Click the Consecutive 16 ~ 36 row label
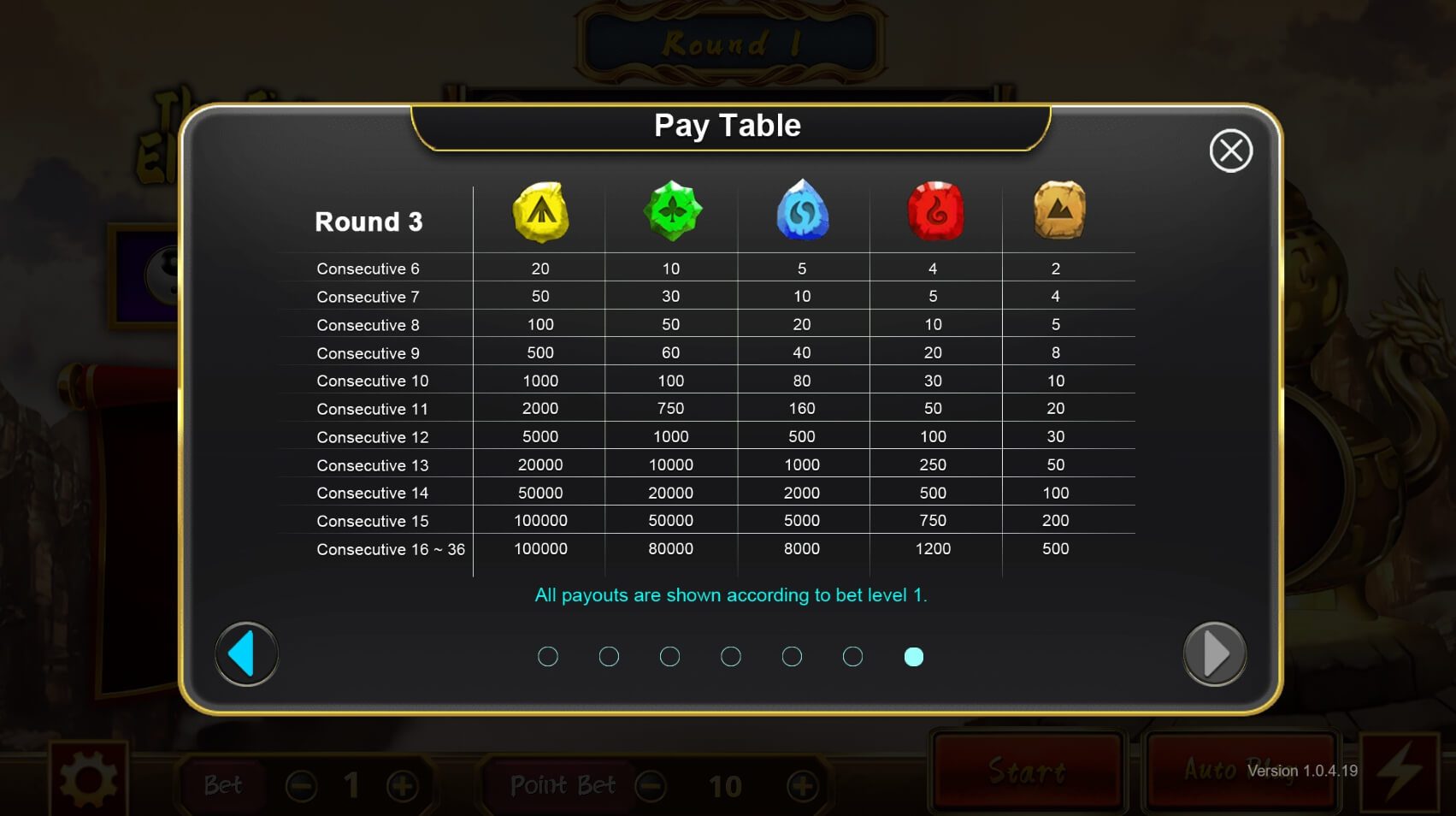1456x816 pixels. [390, 549]
